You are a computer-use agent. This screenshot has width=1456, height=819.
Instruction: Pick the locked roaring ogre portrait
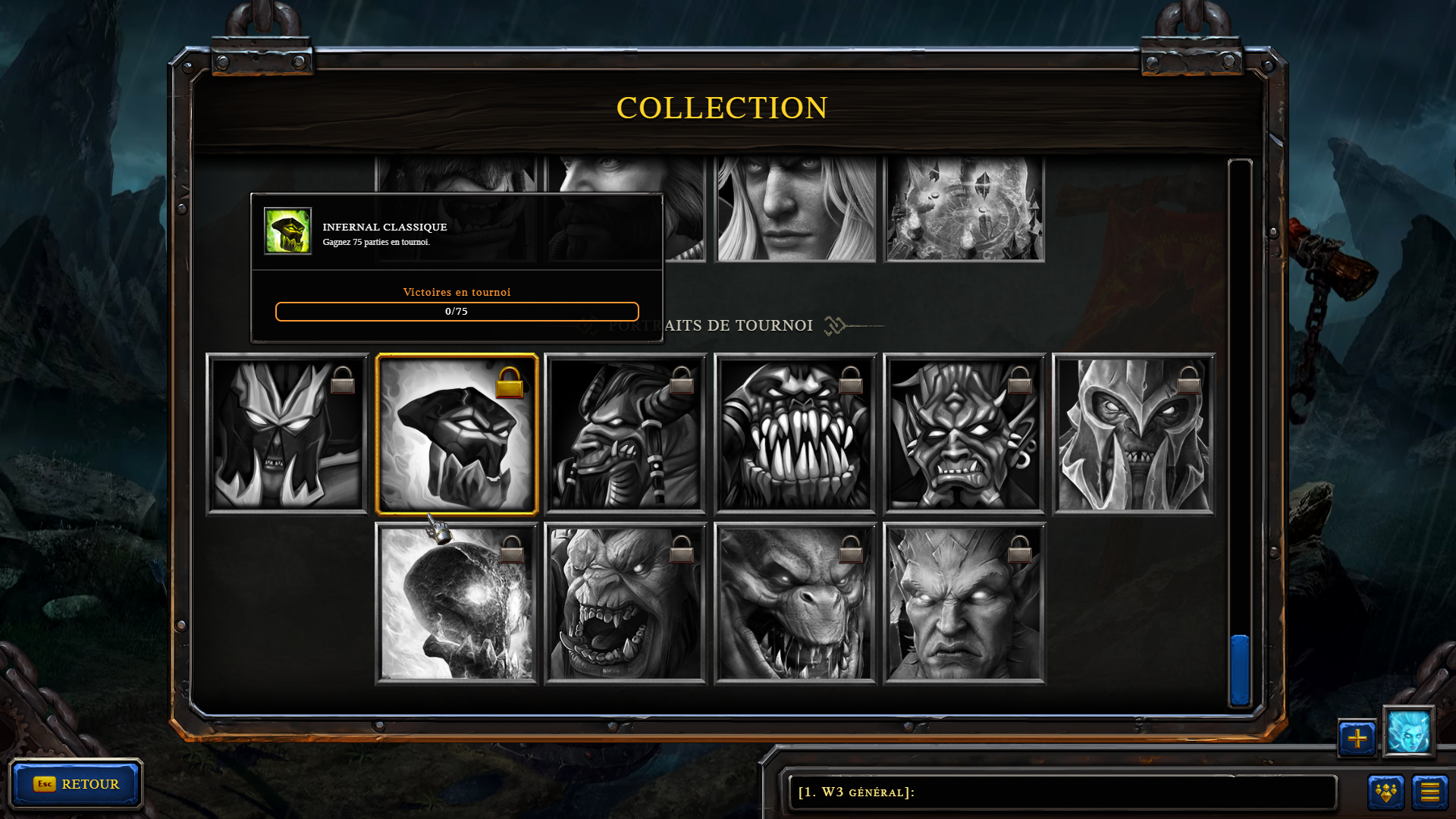[626, 604]
